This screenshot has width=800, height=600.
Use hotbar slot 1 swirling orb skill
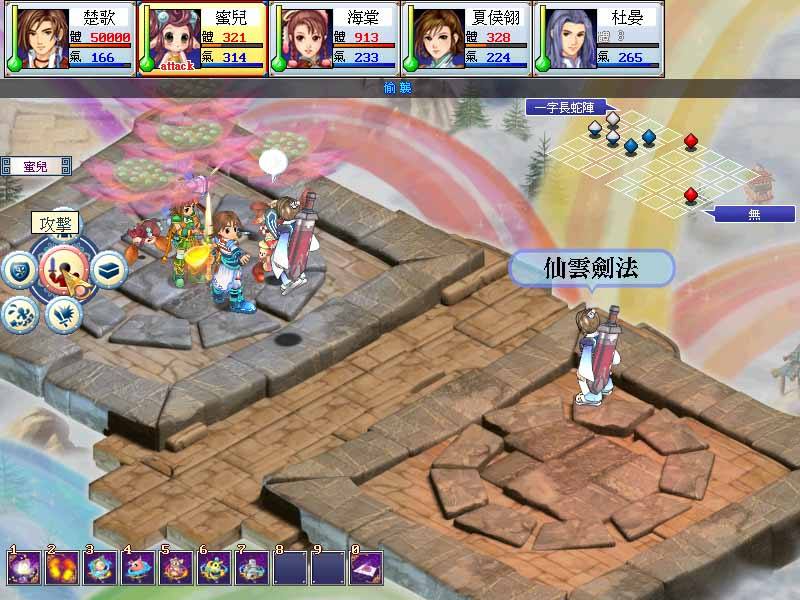point(22,568)
